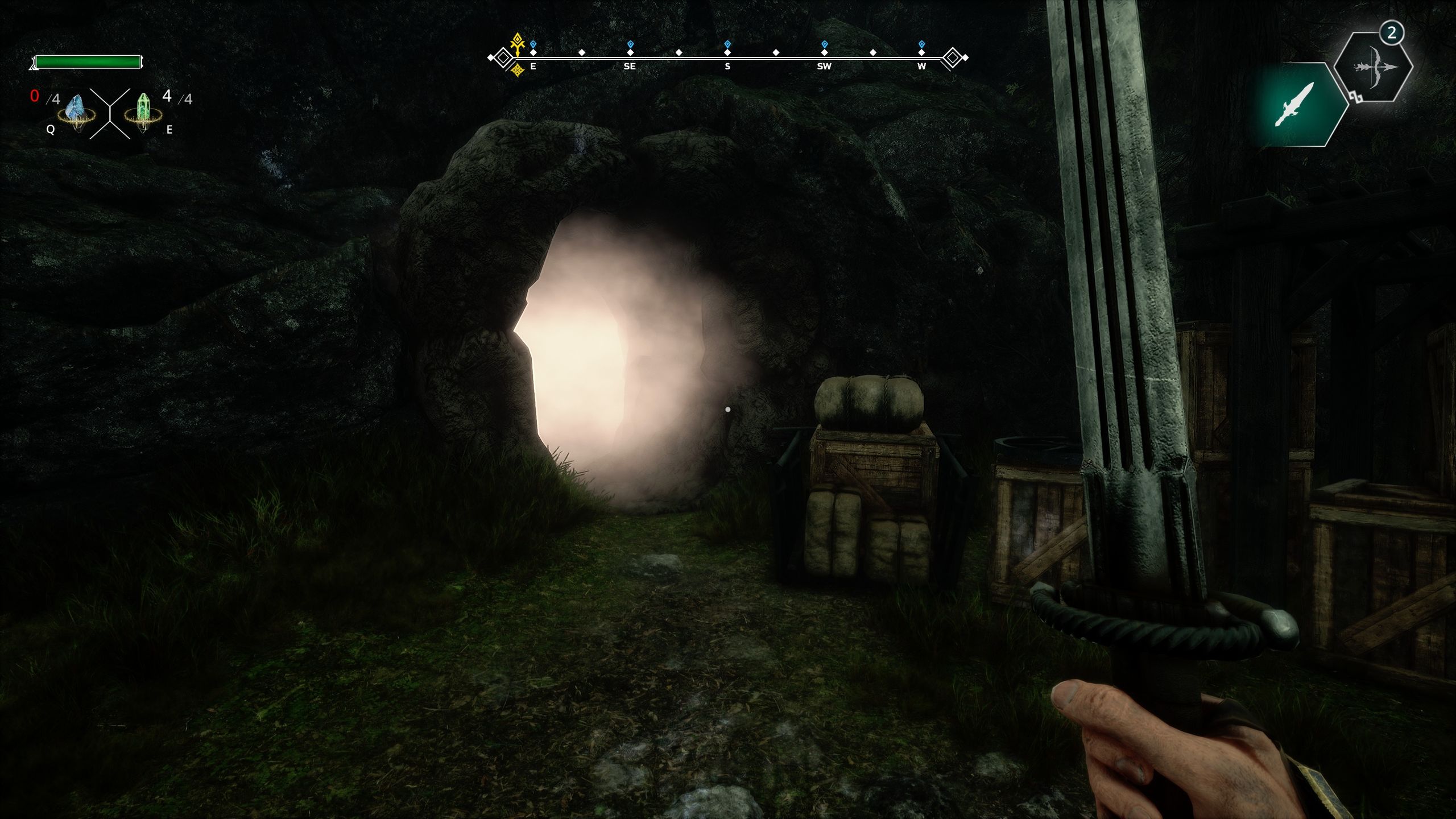This screenshot has height=819, width=1456.
Task: Click the gold objective marker above the compass
Action: (518, 42)
